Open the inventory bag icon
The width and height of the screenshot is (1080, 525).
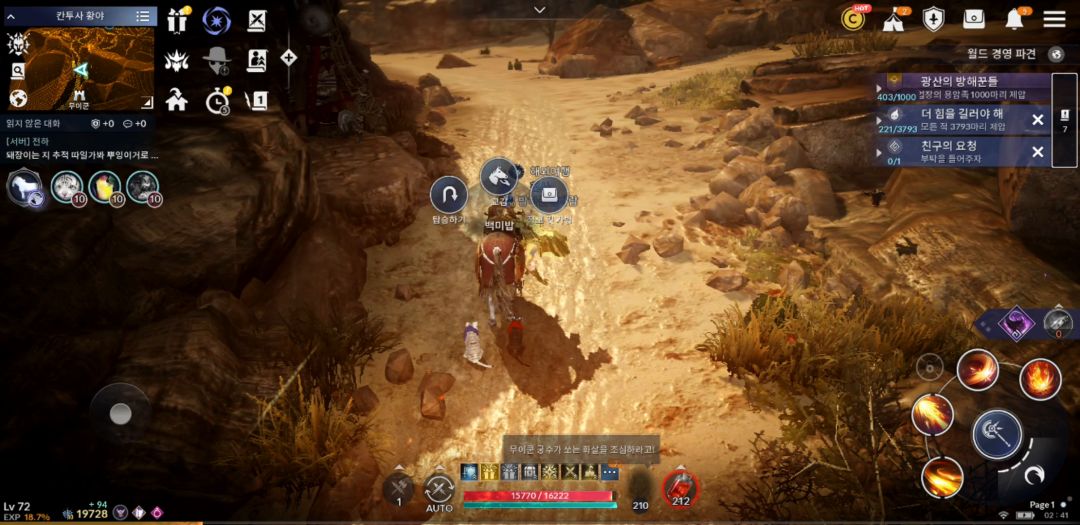[x=974, y=19]
